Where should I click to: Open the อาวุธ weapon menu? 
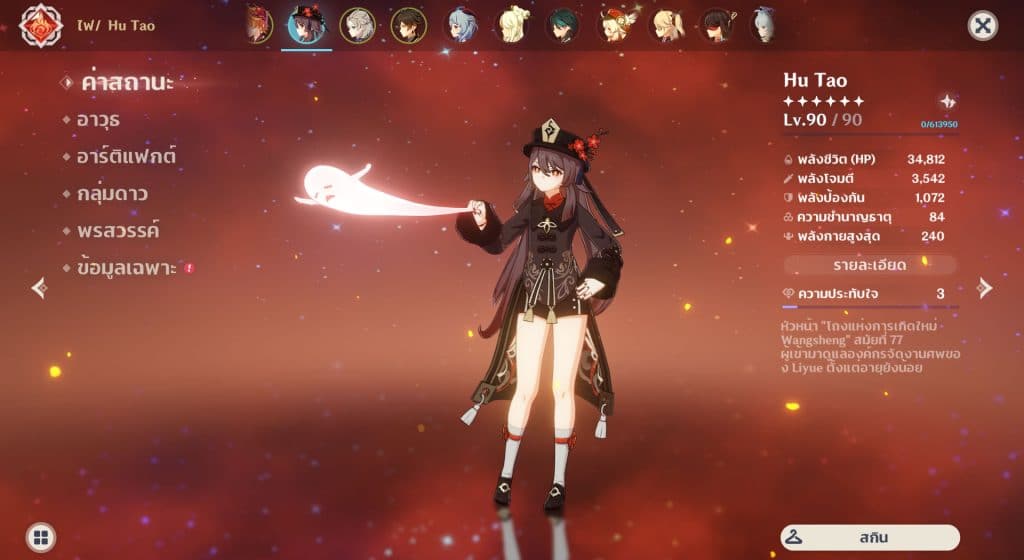coord(98,120)
